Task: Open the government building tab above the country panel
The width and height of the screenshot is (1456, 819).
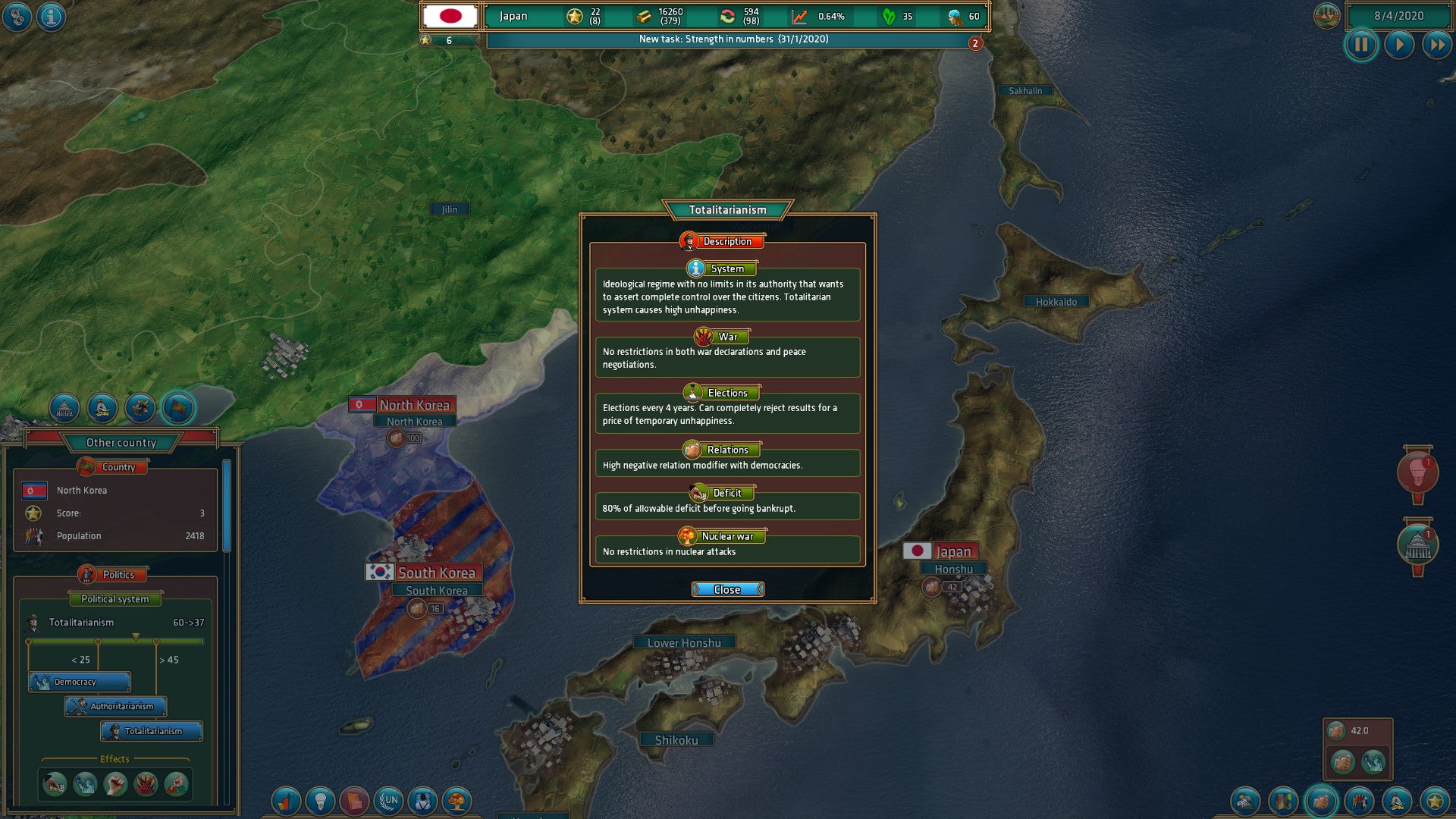Action: coord(64,409)
